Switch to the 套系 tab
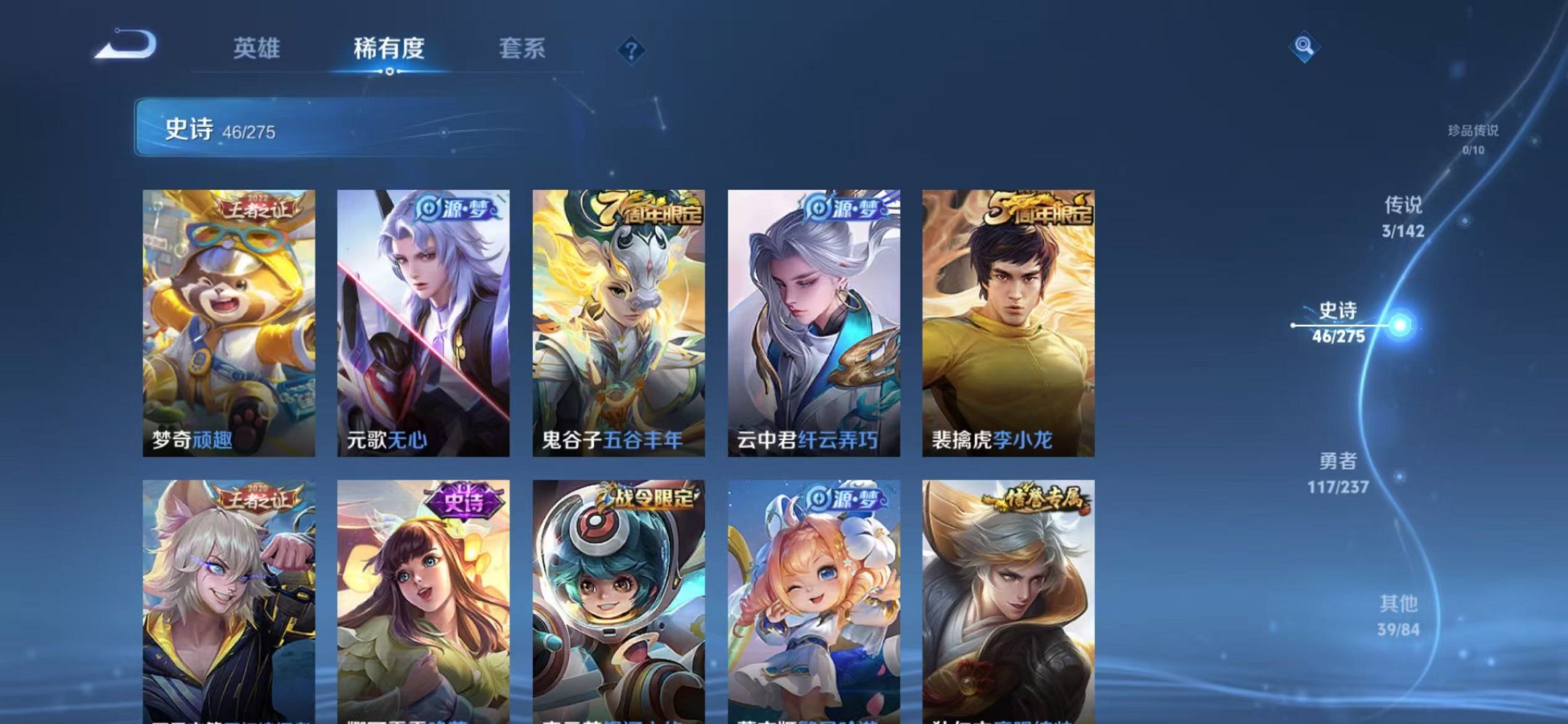Viewport: 1568px width, 724px height. (523, 48)
